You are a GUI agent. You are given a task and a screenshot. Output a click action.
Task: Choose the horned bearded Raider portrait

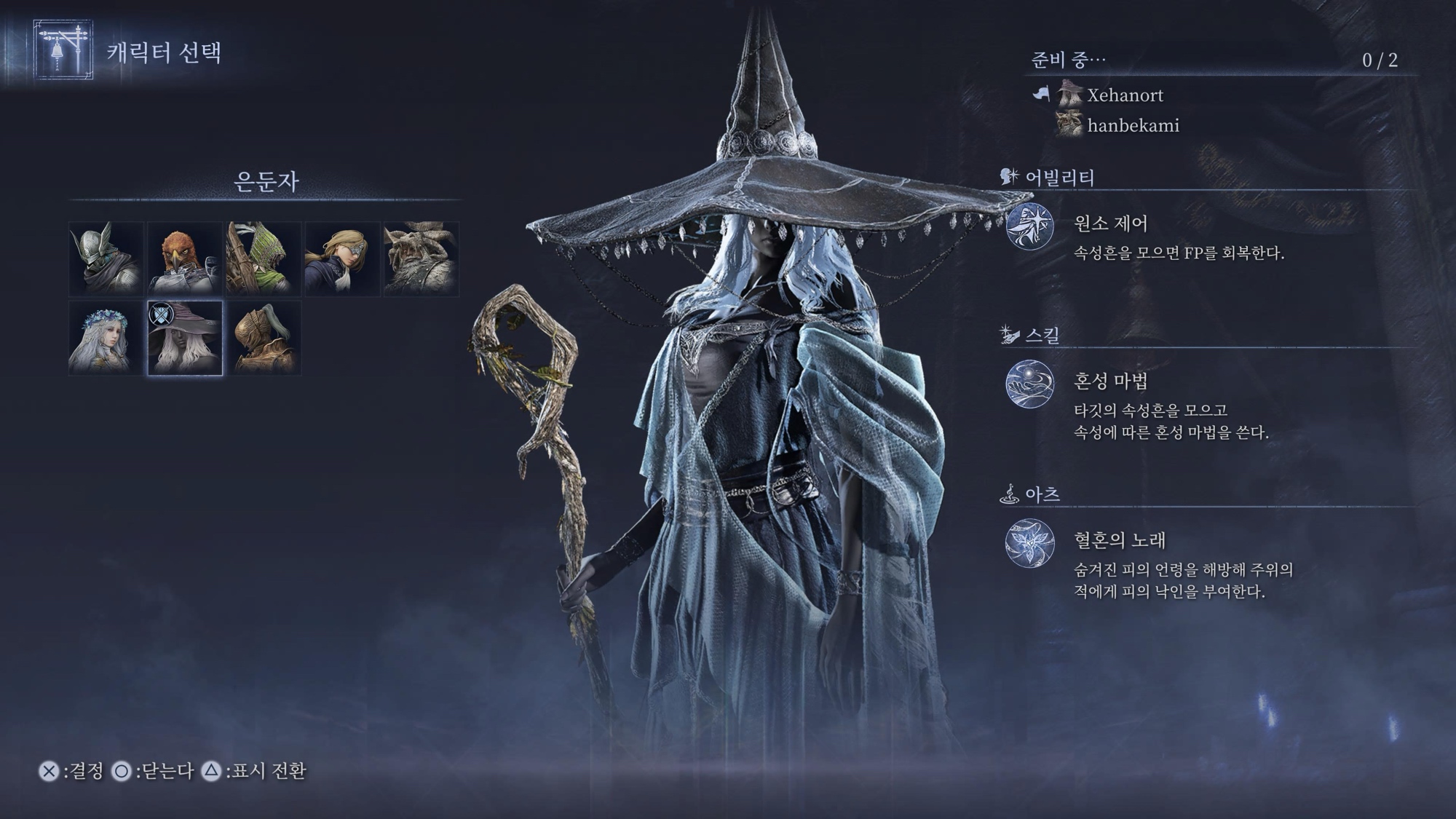coord(421,259)
